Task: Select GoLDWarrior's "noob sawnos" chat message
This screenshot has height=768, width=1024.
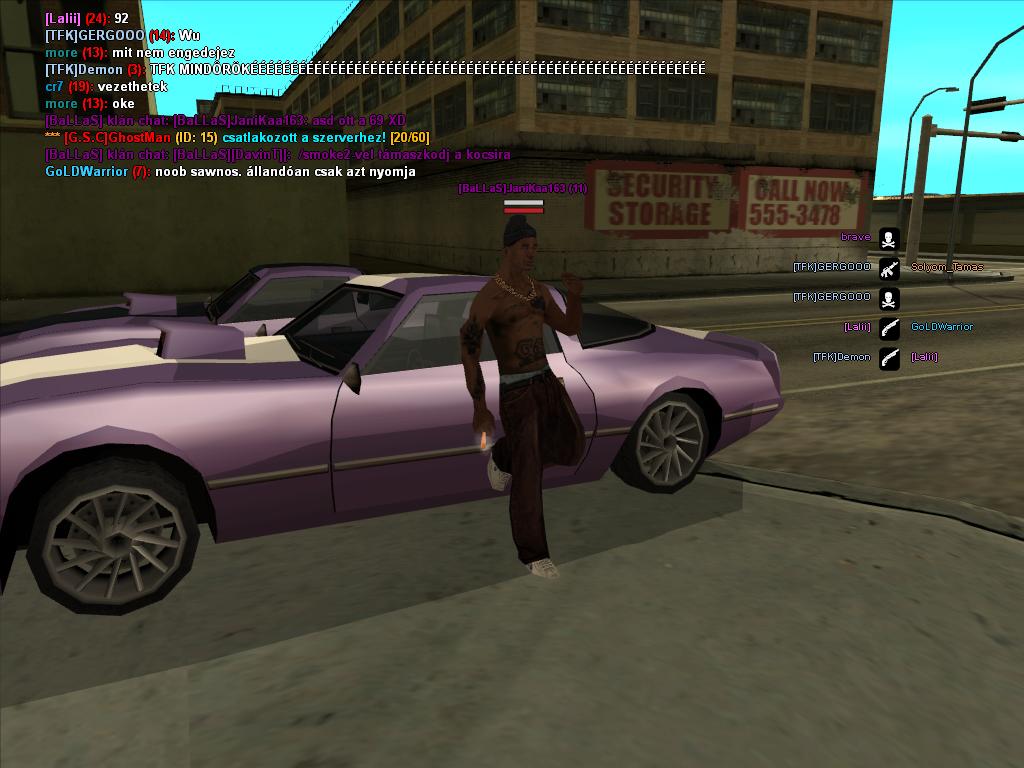Action: coord(230,172)
